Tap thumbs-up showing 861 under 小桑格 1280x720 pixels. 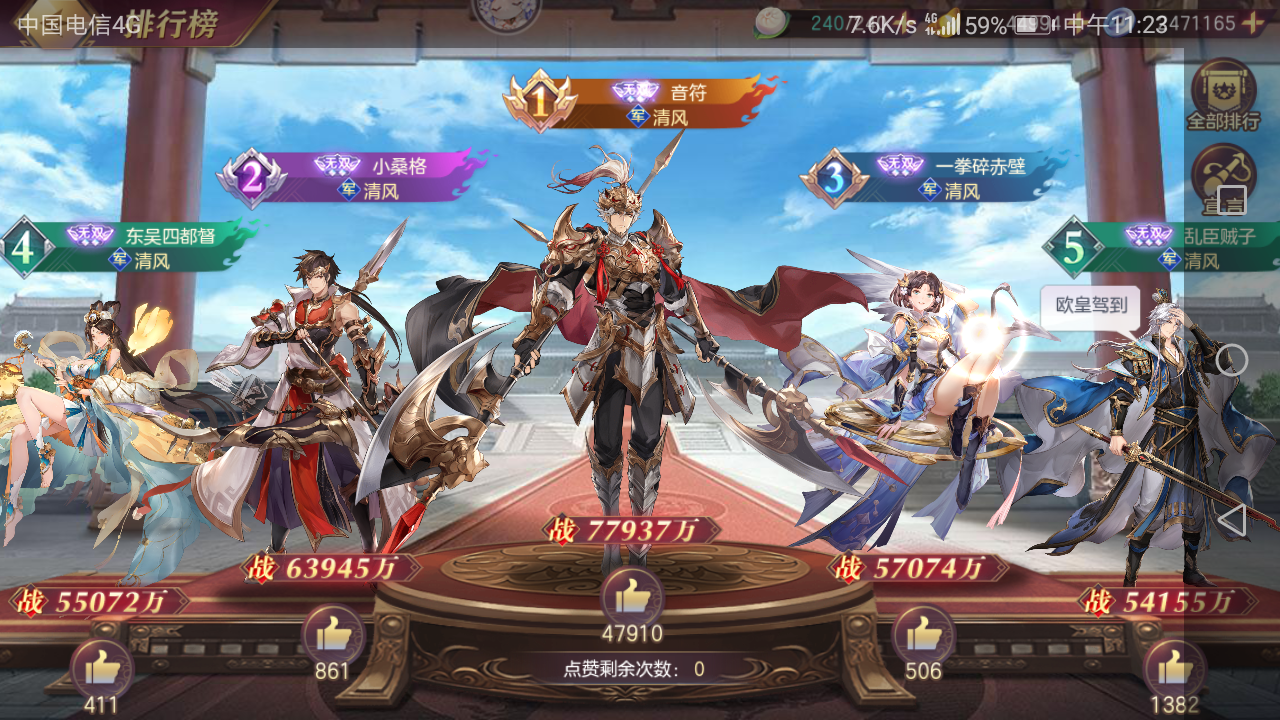click(331, 632)
